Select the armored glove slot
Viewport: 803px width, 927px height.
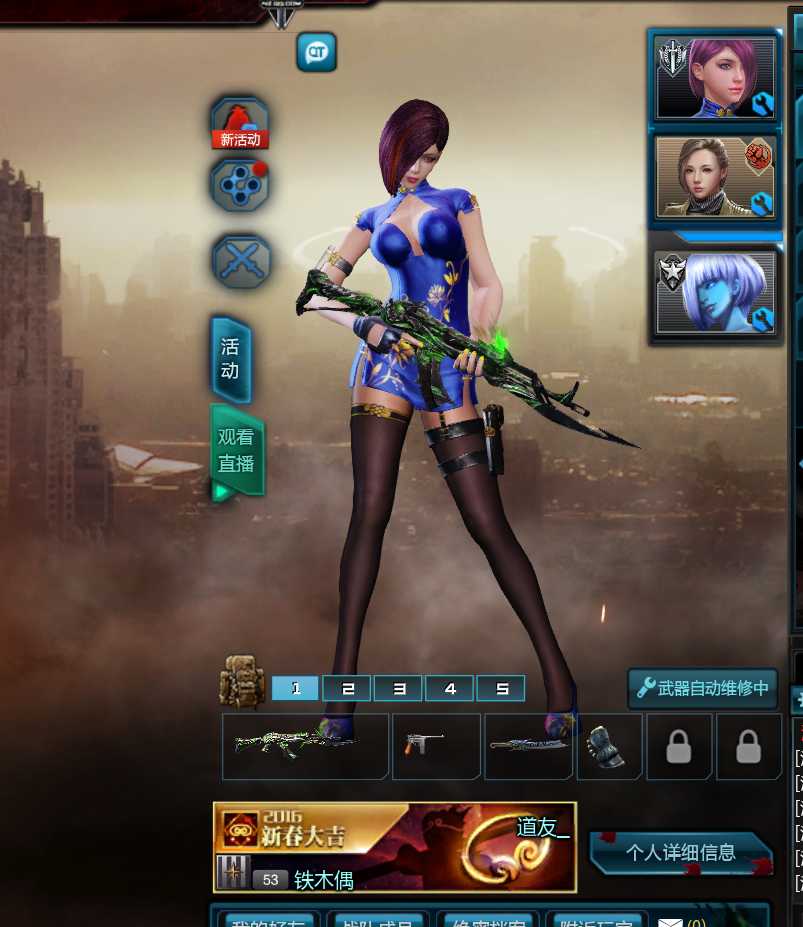tap(609, 746)
